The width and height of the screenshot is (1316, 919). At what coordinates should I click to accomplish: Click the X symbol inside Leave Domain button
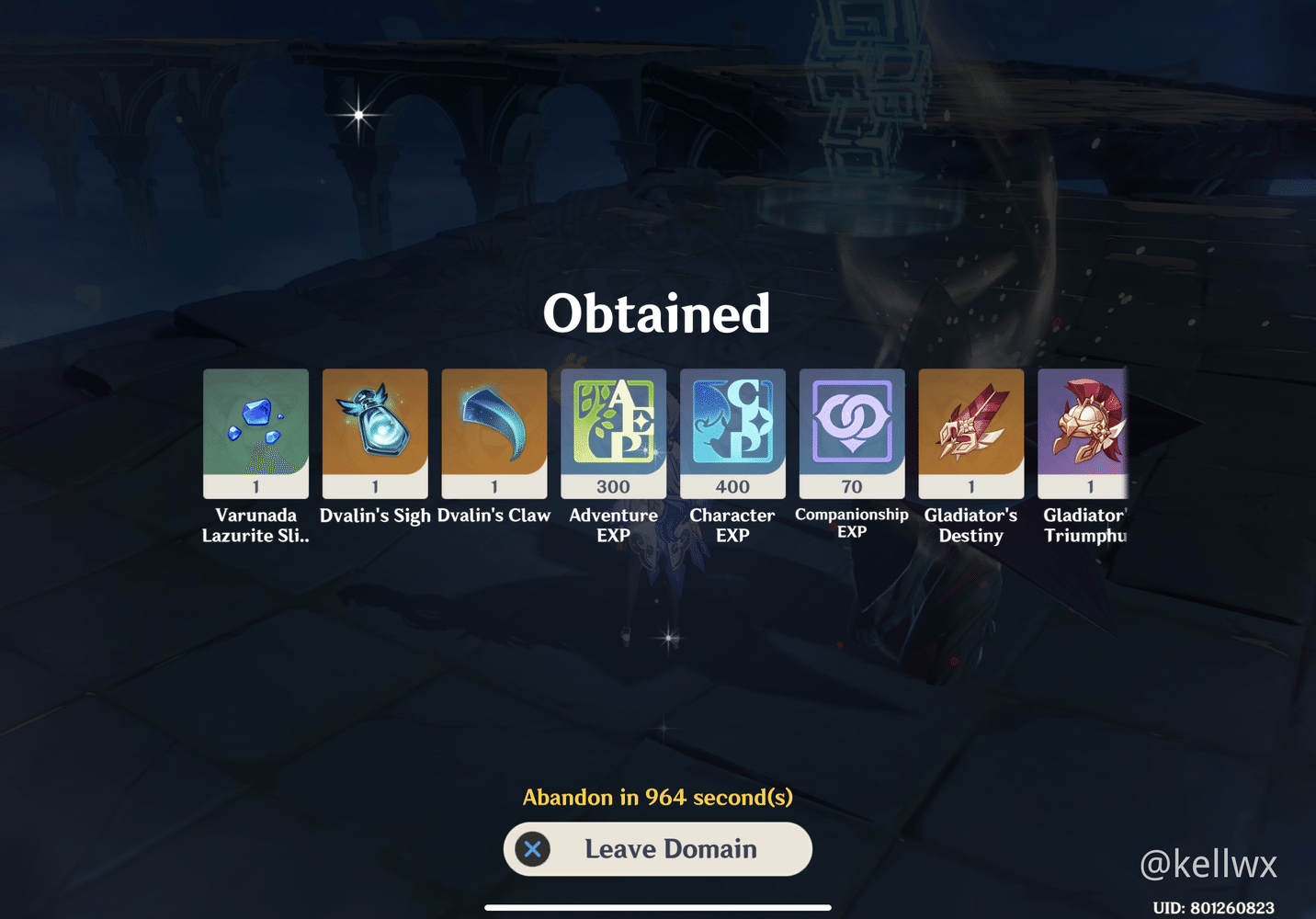[533, 849]
